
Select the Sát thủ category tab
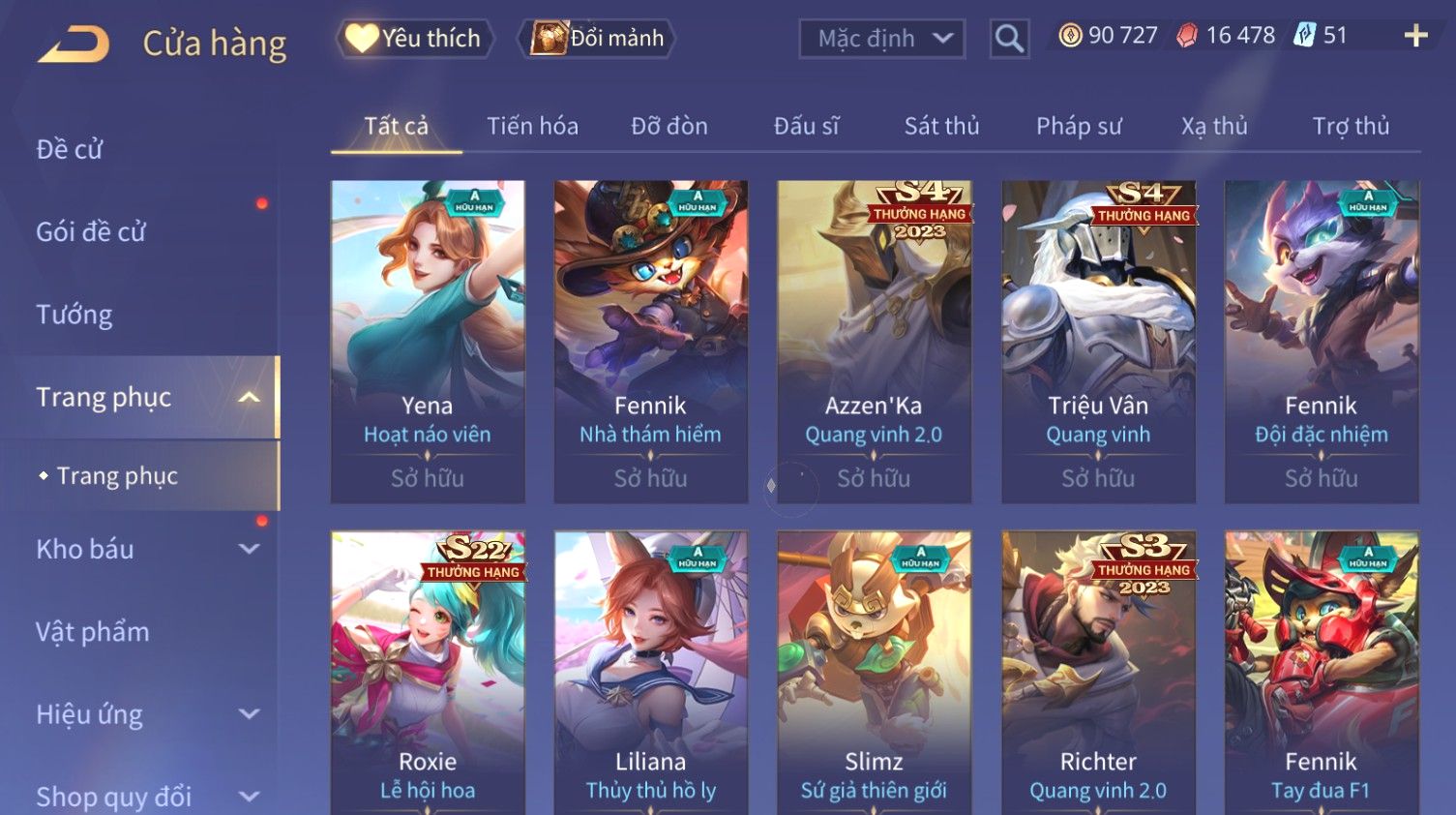pyautogui.click(x=941, y=126)
